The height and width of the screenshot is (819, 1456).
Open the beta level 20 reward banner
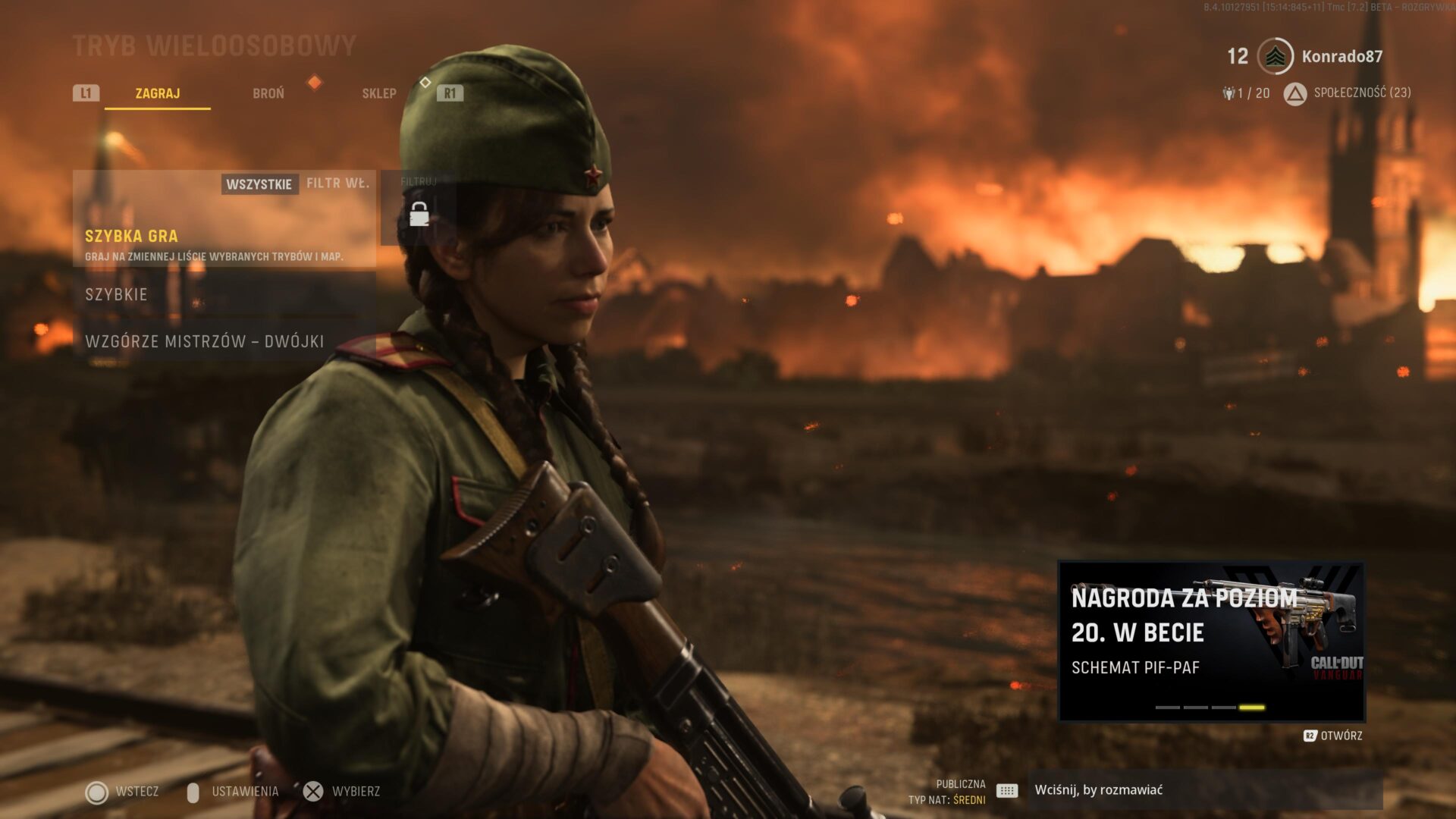pos(1211,642)
